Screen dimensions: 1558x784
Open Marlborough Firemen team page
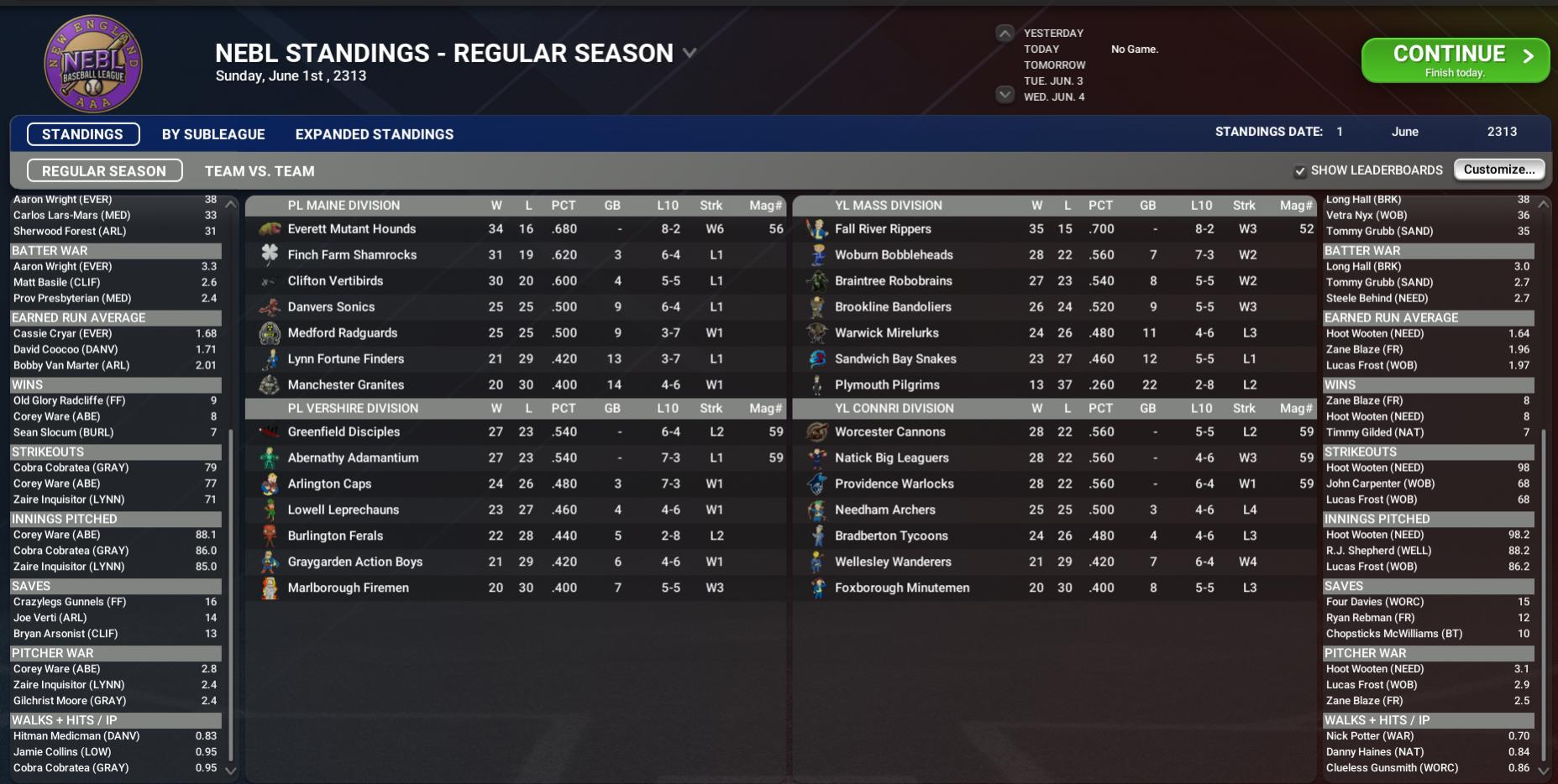348,588
